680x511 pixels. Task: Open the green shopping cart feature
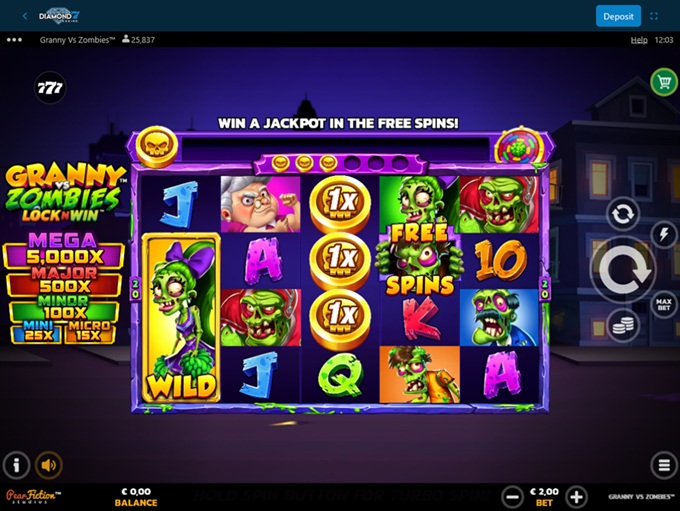pyautogui.click(x=663, y=82)
